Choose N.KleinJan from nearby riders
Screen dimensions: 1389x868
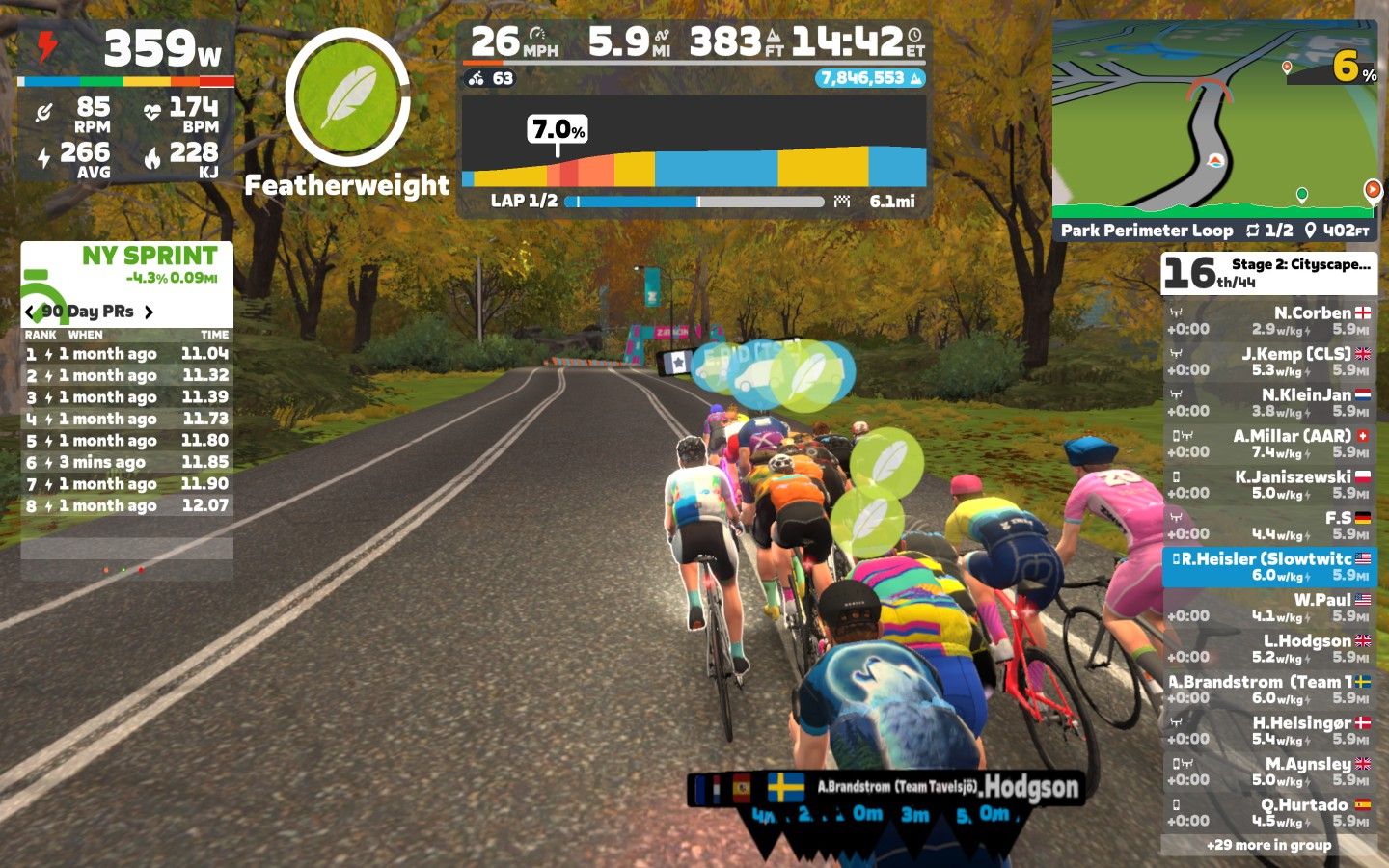coord(1268,403)
